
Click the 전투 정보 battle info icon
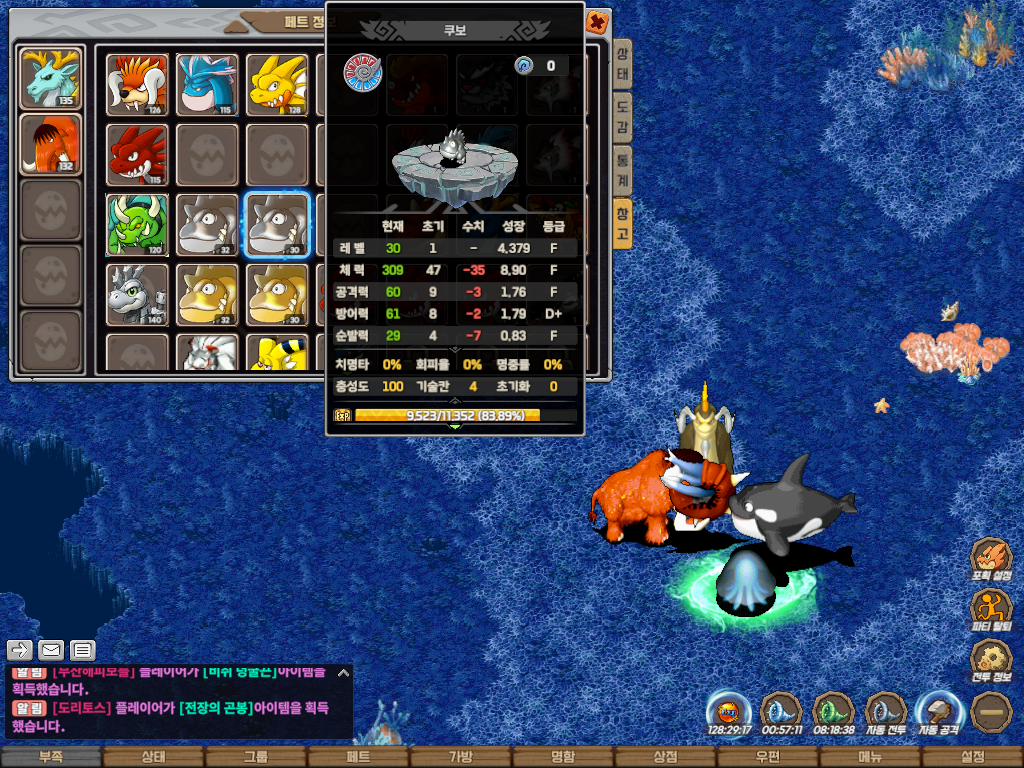click(x=992, y=662)
